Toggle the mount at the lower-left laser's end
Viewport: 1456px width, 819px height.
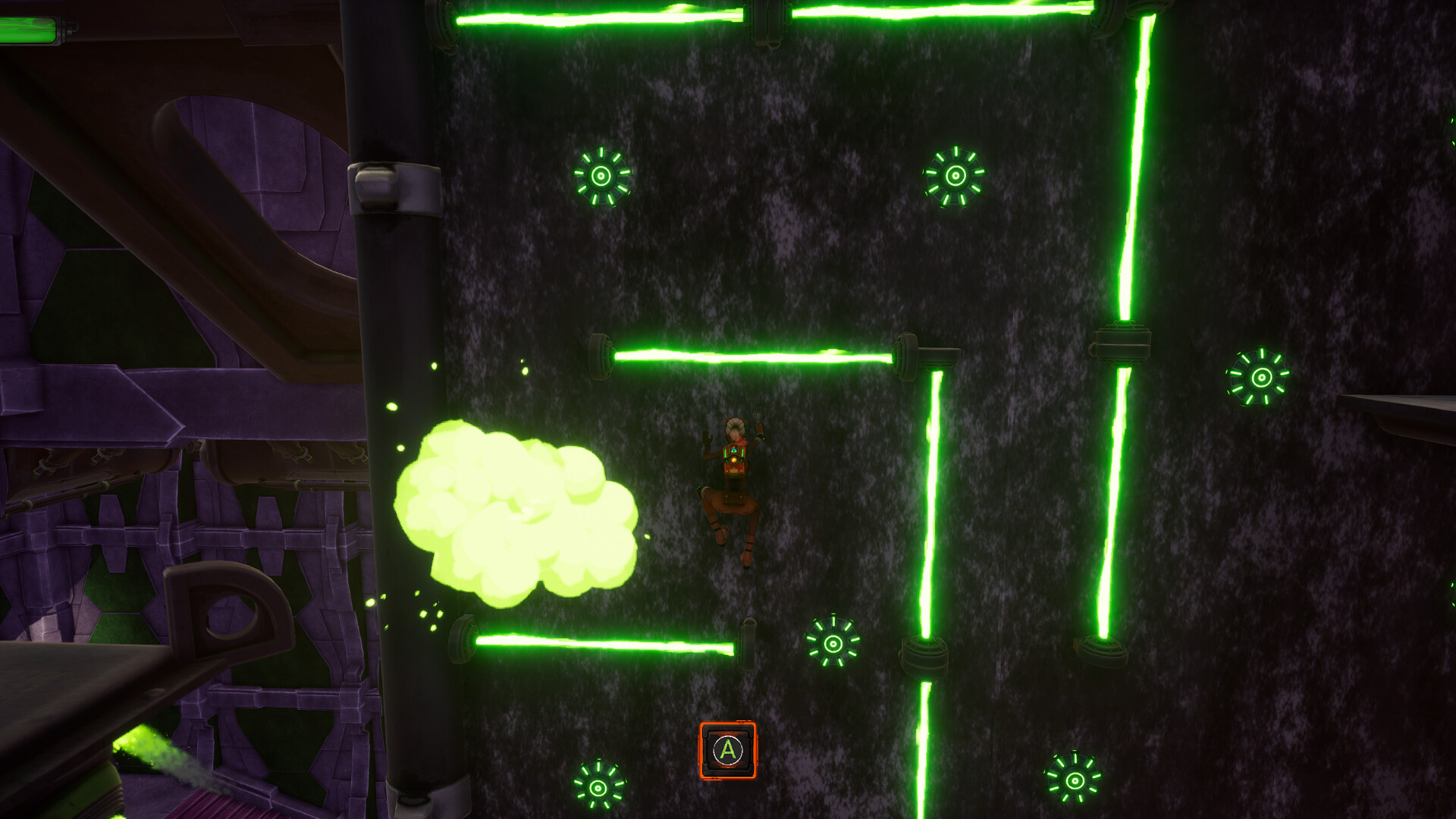click(463, 641)
